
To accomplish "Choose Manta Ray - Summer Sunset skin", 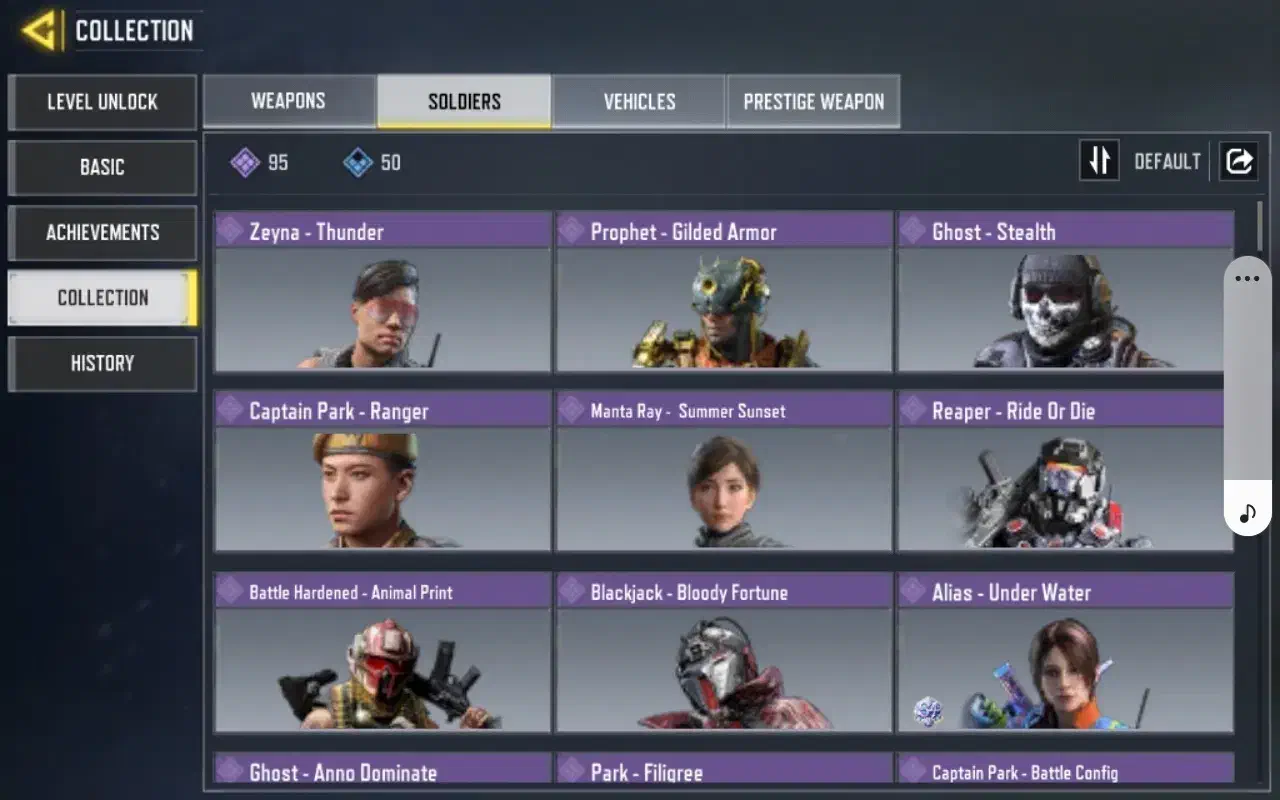I will coord(724,471).
